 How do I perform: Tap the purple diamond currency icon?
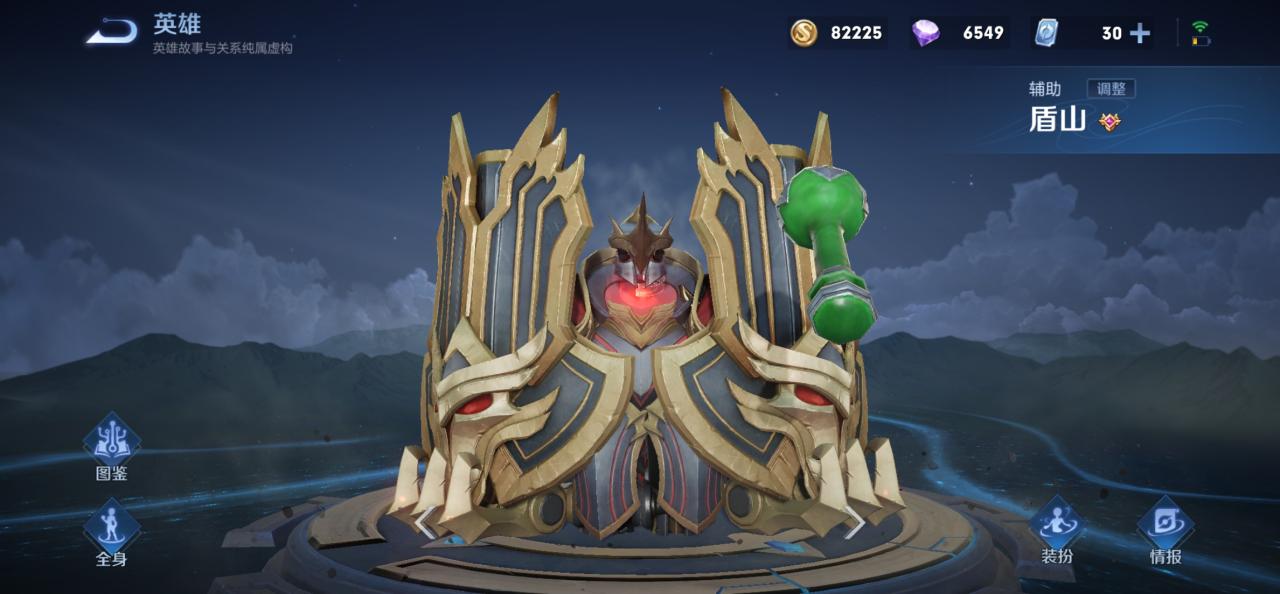(925, 33)
